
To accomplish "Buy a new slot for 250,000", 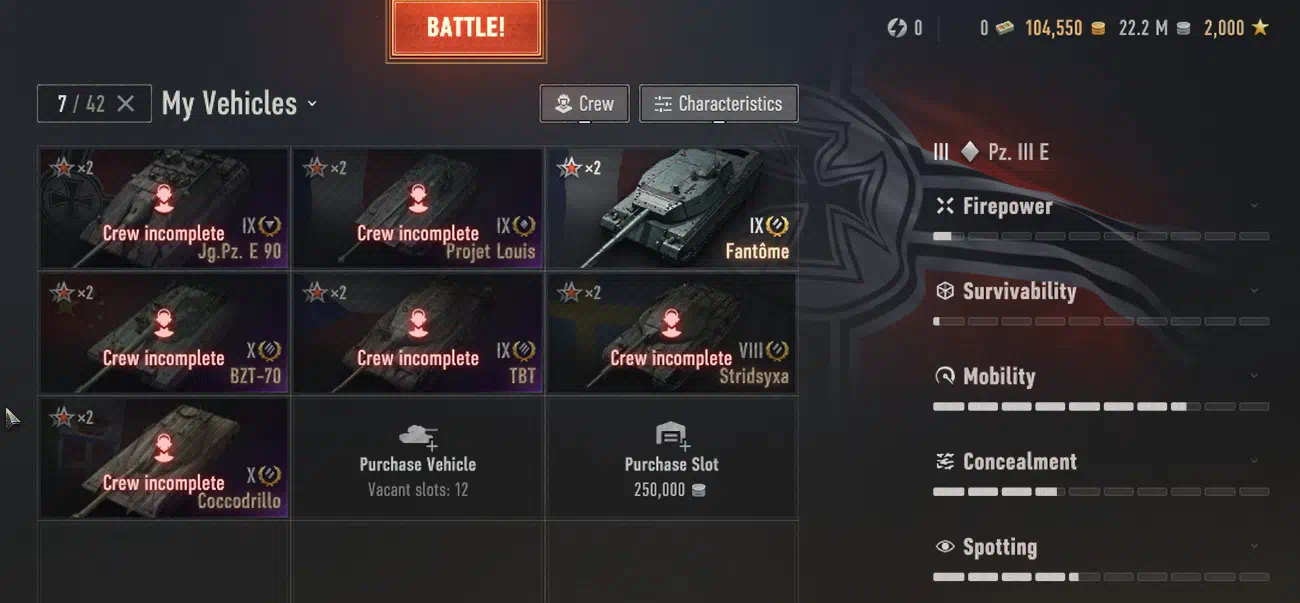I will (671, 458).
